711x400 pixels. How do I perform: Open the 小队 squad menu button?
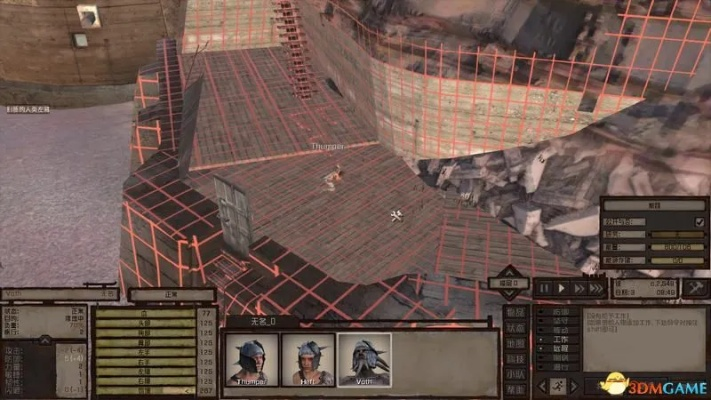coord(514,373)
